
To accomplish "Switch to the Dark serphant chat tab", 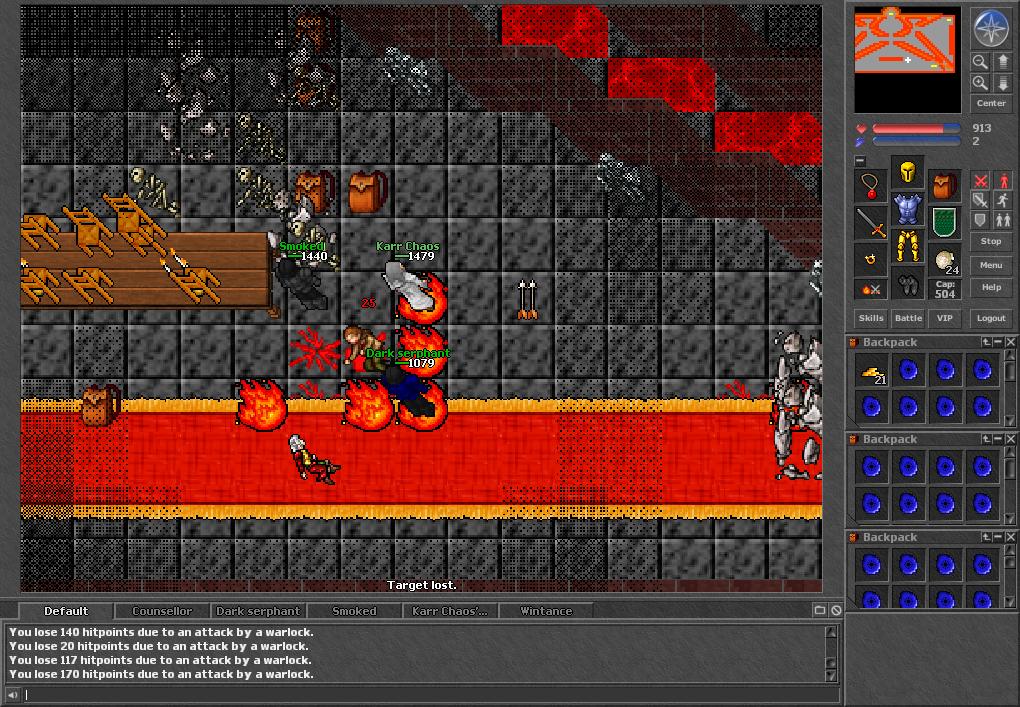I will coord(258,611).
